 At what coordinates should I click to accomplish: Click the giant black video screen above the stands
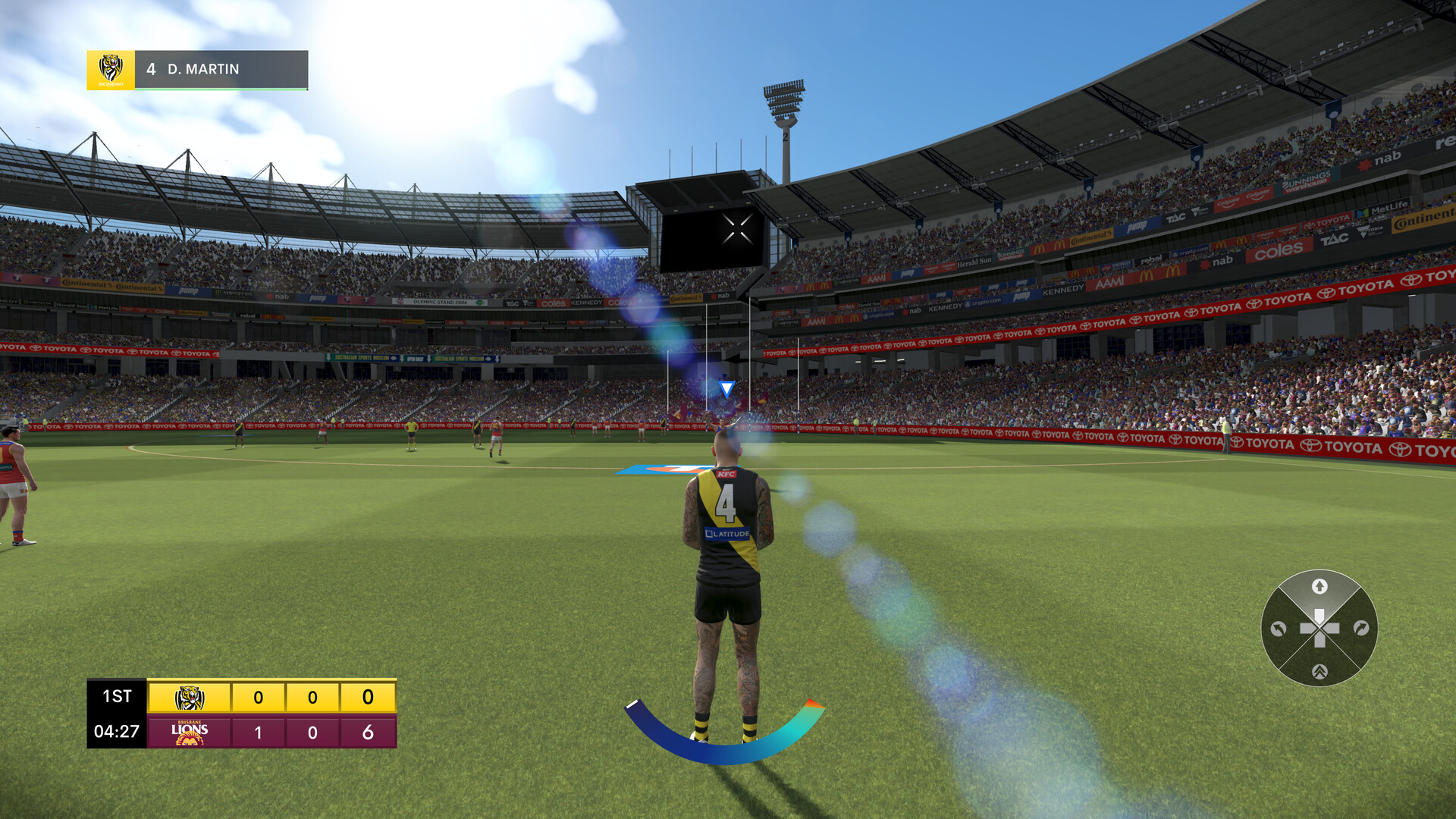[x=713, y=237]
